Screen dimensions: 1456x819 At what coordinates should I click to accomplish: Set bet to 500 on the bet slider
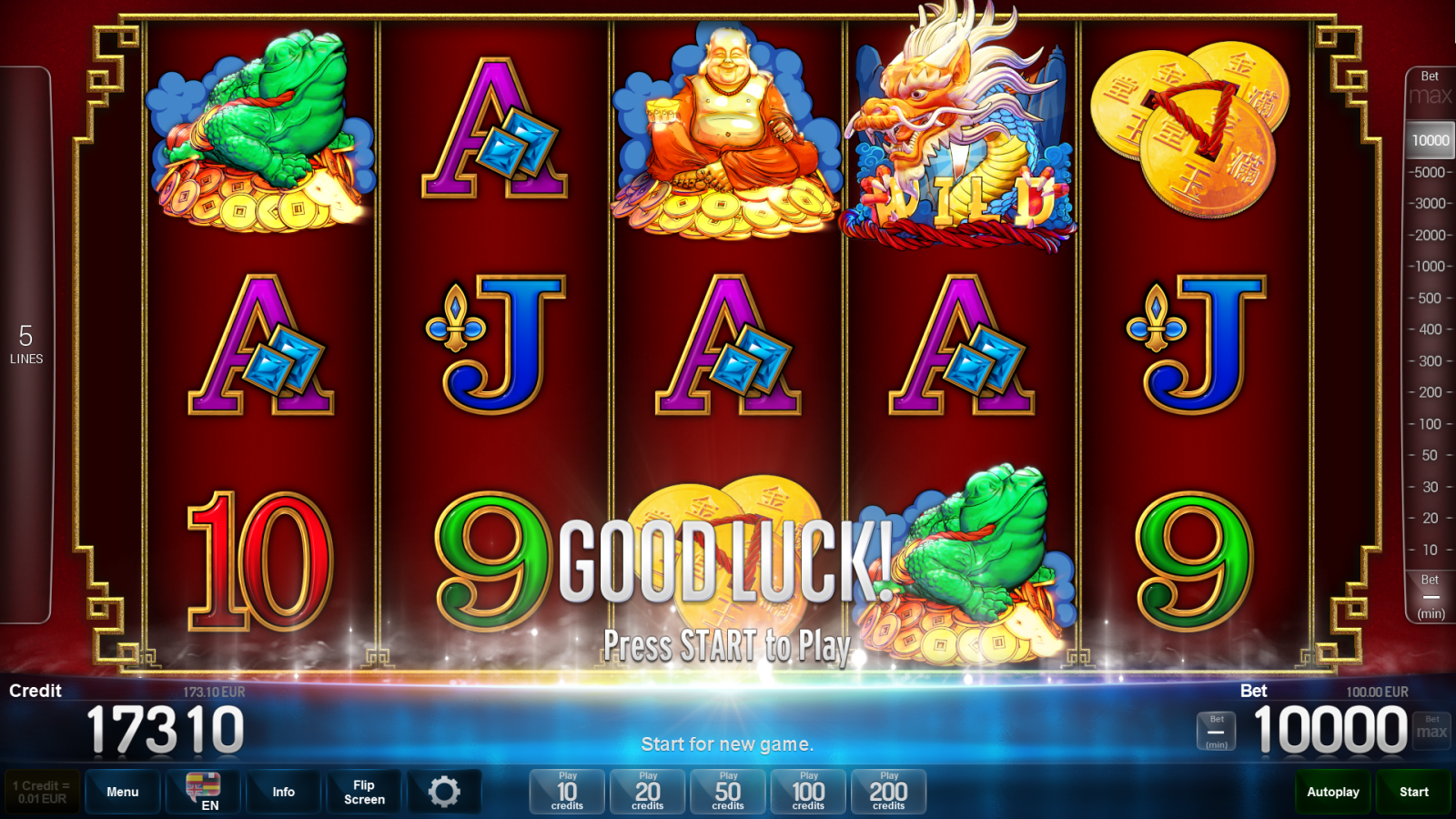tap(1428, 298)
